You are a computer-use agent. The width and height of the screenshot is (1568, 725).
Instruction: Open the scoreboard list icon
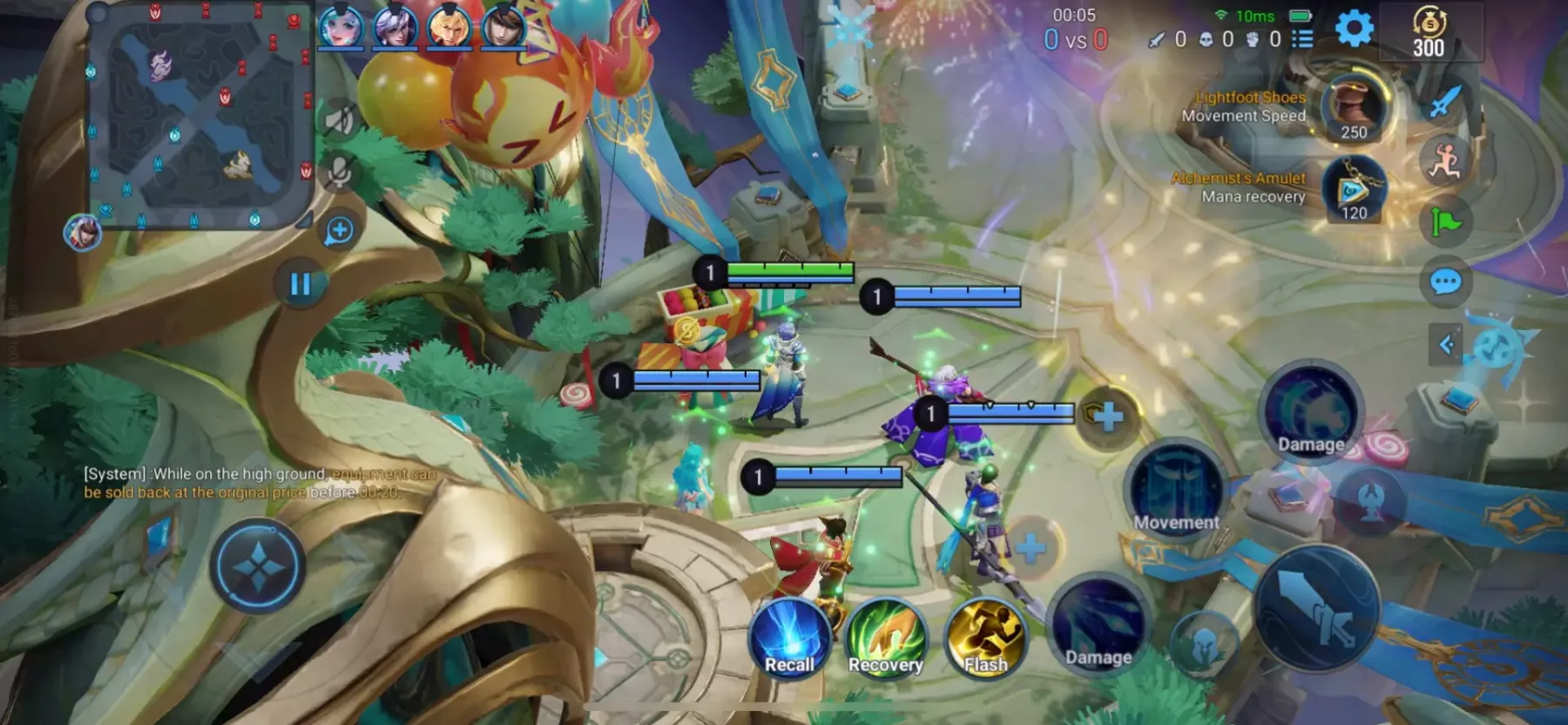[x=1302, y=39]
